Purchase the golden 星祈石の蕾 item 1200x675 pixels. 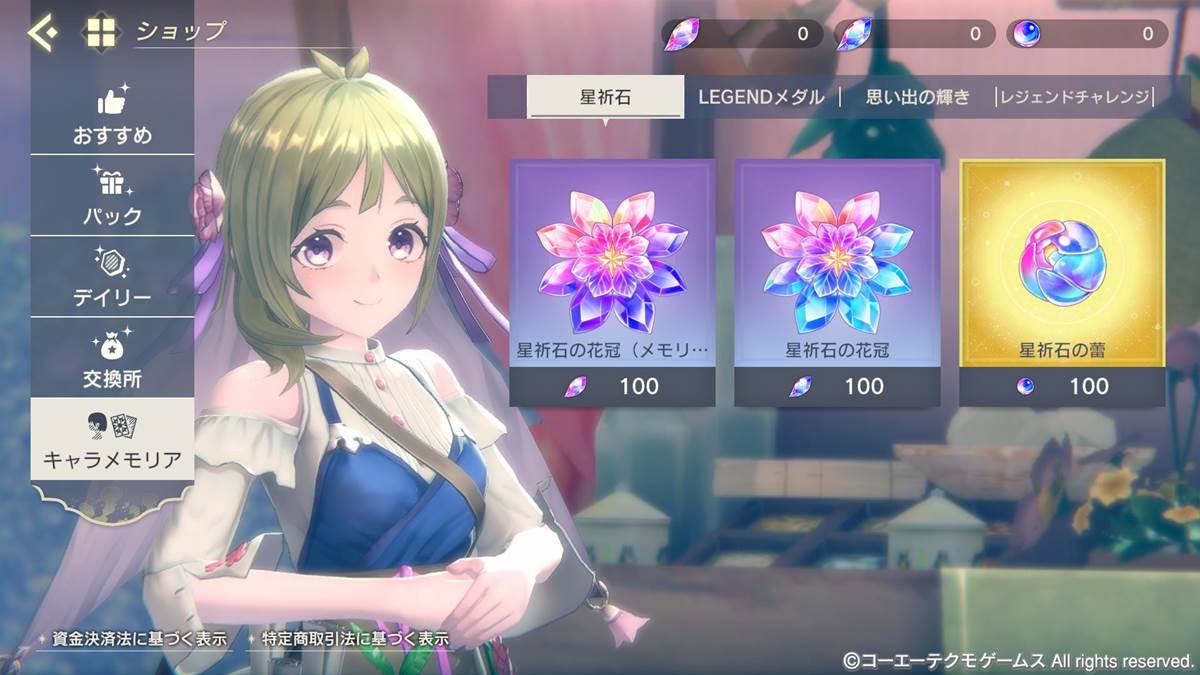(x=1062, y=282)
